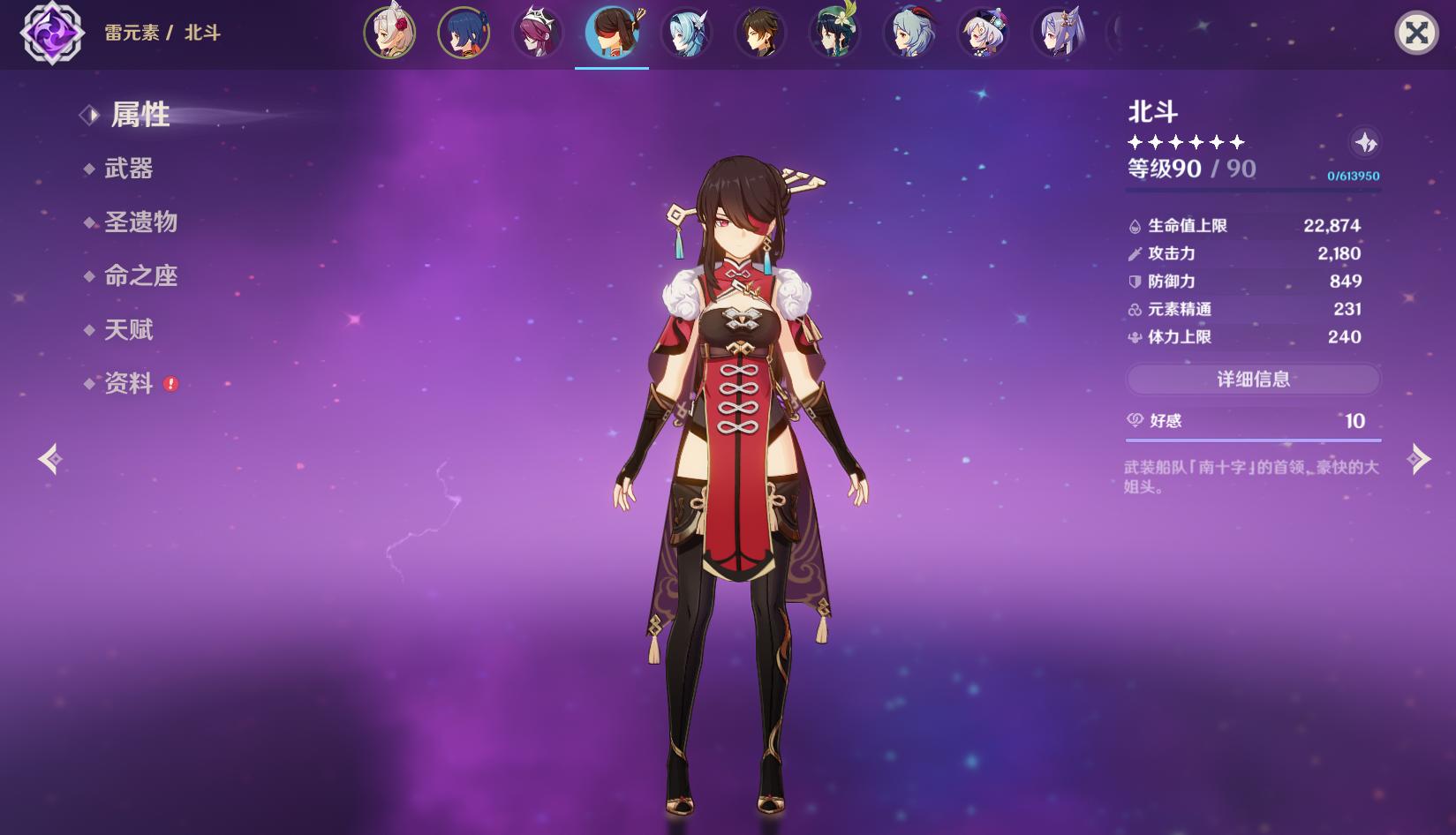The width and height of the screenshot is (1456, 835).
Task: Open the ascension star icon beside the stars
Action: (1365, 142)
